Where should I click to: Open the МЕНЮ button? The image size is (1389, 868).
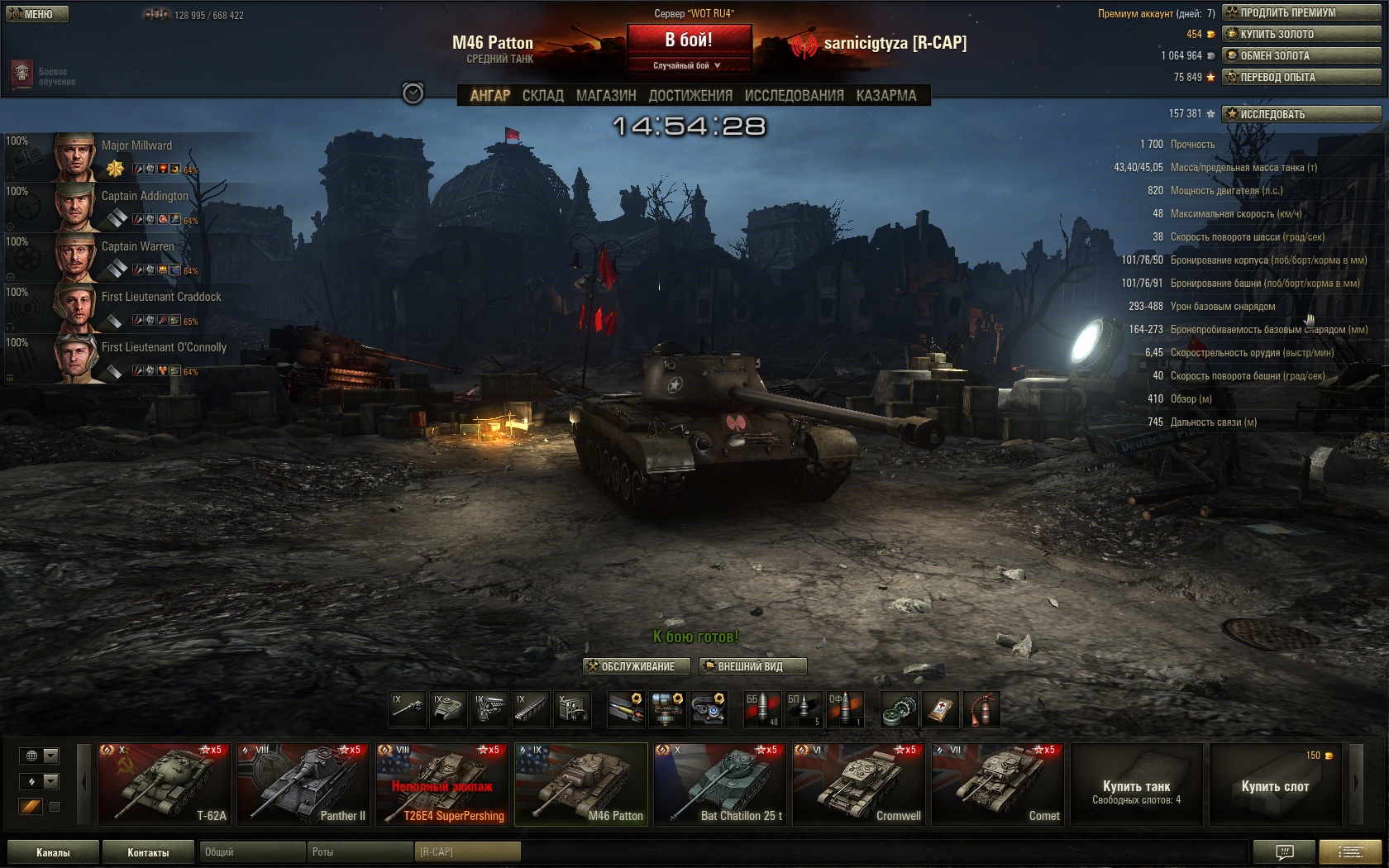(37, 14)
